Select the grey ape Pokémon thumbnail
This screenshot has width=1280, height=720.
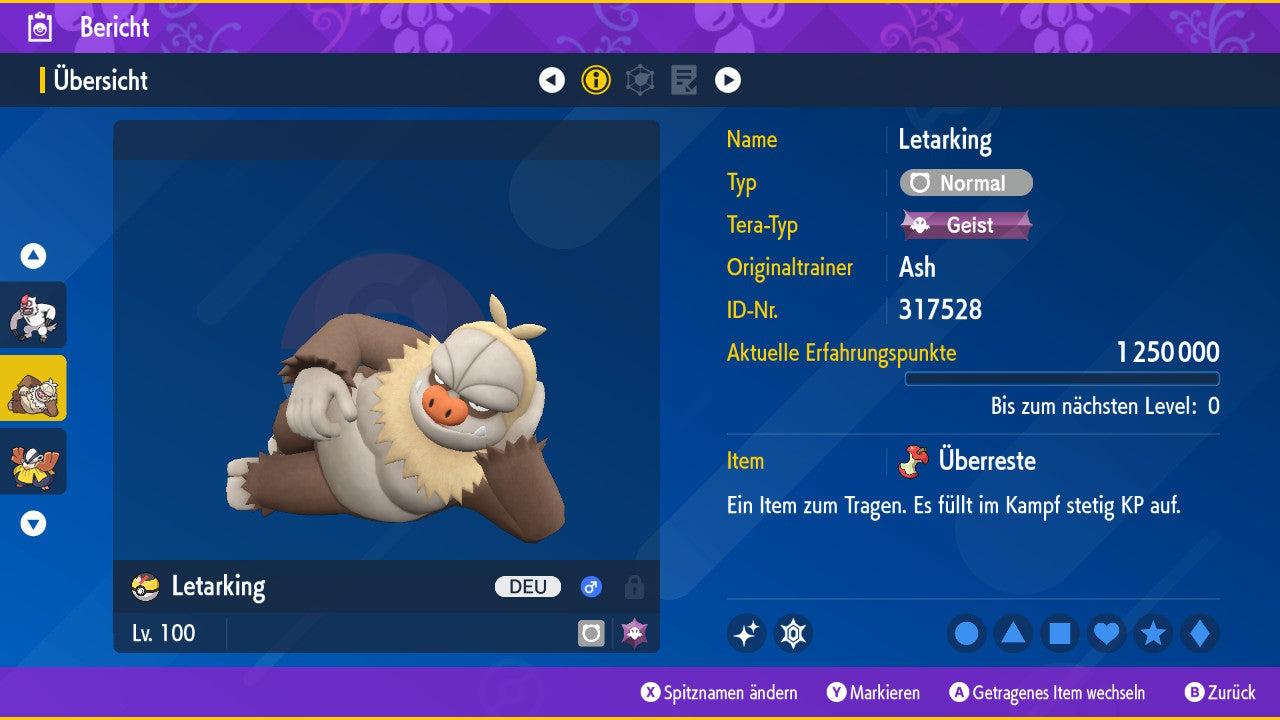coord(33,315)
